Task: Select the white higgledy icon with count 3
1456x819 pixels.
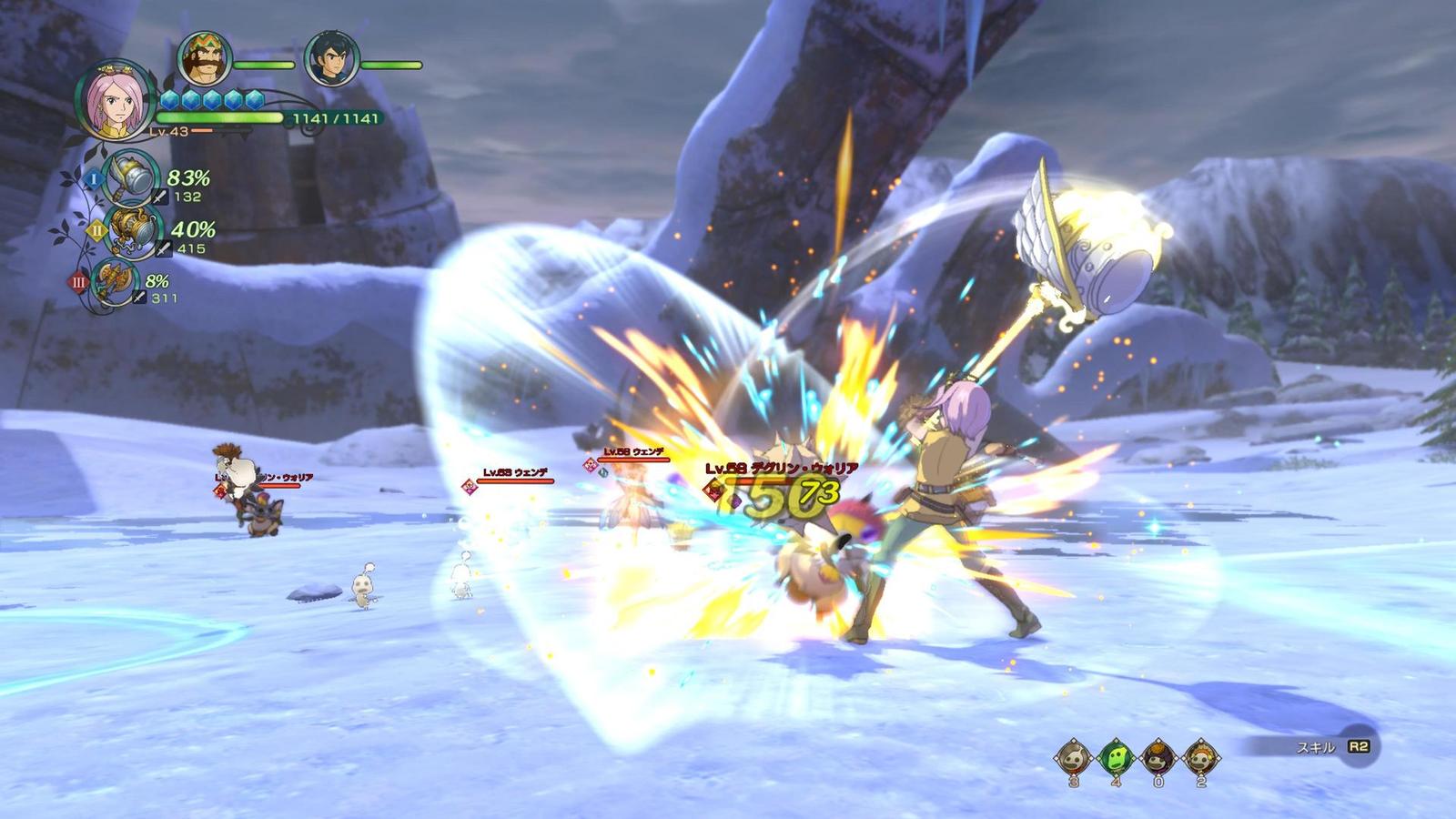Action: 1074,757
